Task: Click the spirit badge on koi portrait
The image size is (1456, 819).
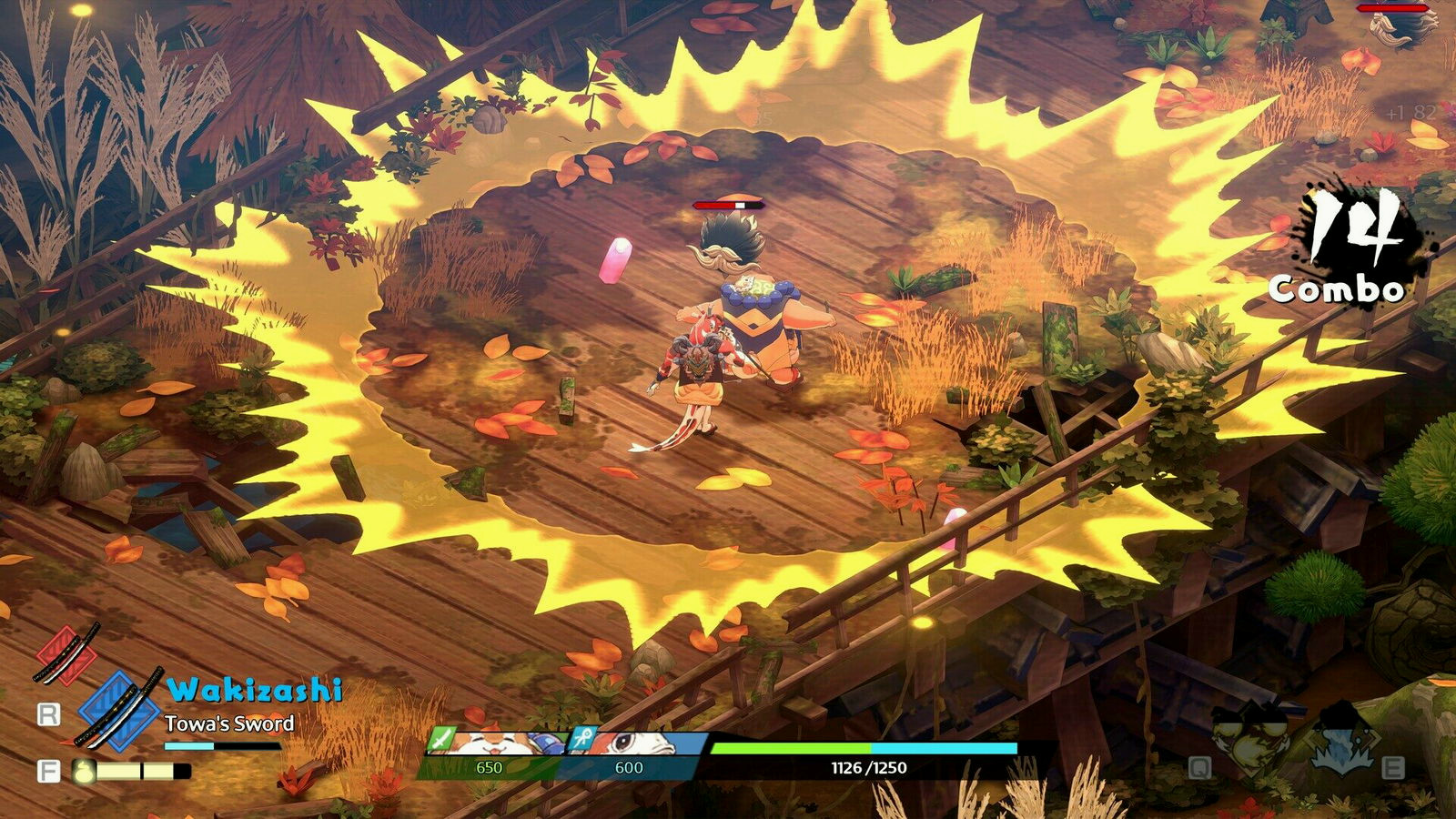Action: click(x=585, y=740)
